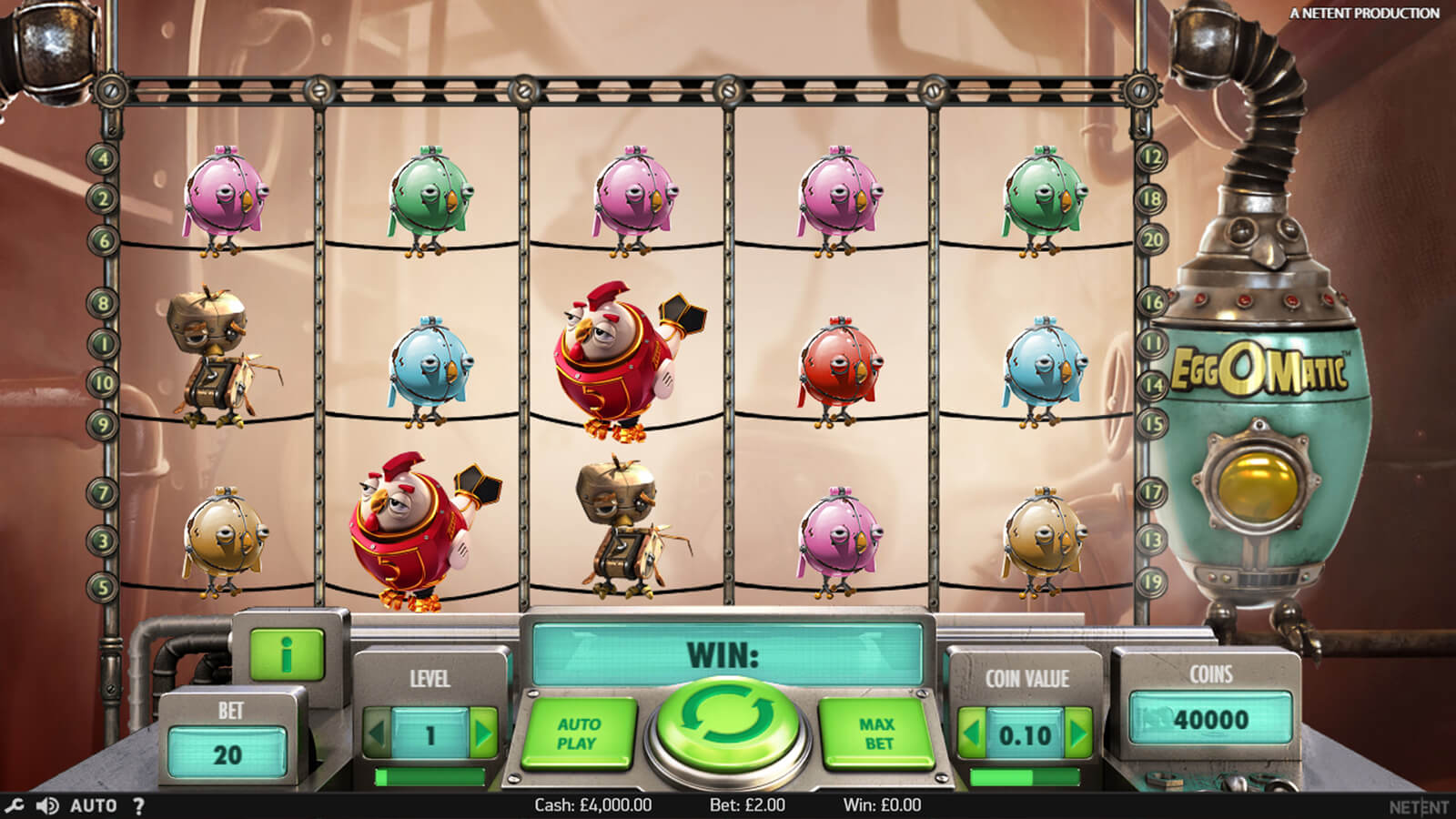The image size is (1456, 819).
Task: Show payline 7 on the reels
Action: (x=103, y=493)
